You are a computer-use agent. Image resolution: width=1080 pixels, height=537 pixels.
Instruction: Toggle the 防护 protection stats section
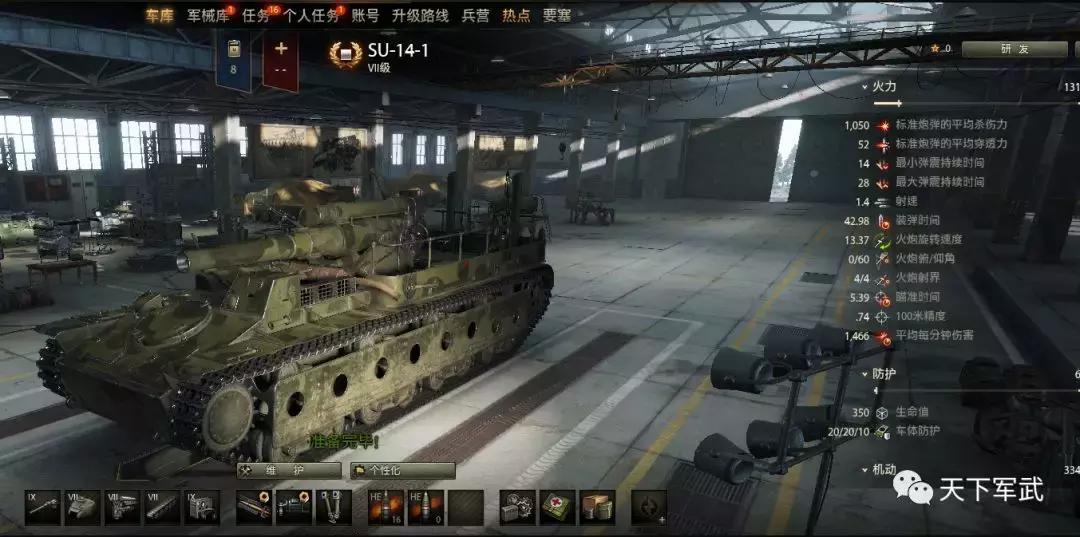point(883,374)
